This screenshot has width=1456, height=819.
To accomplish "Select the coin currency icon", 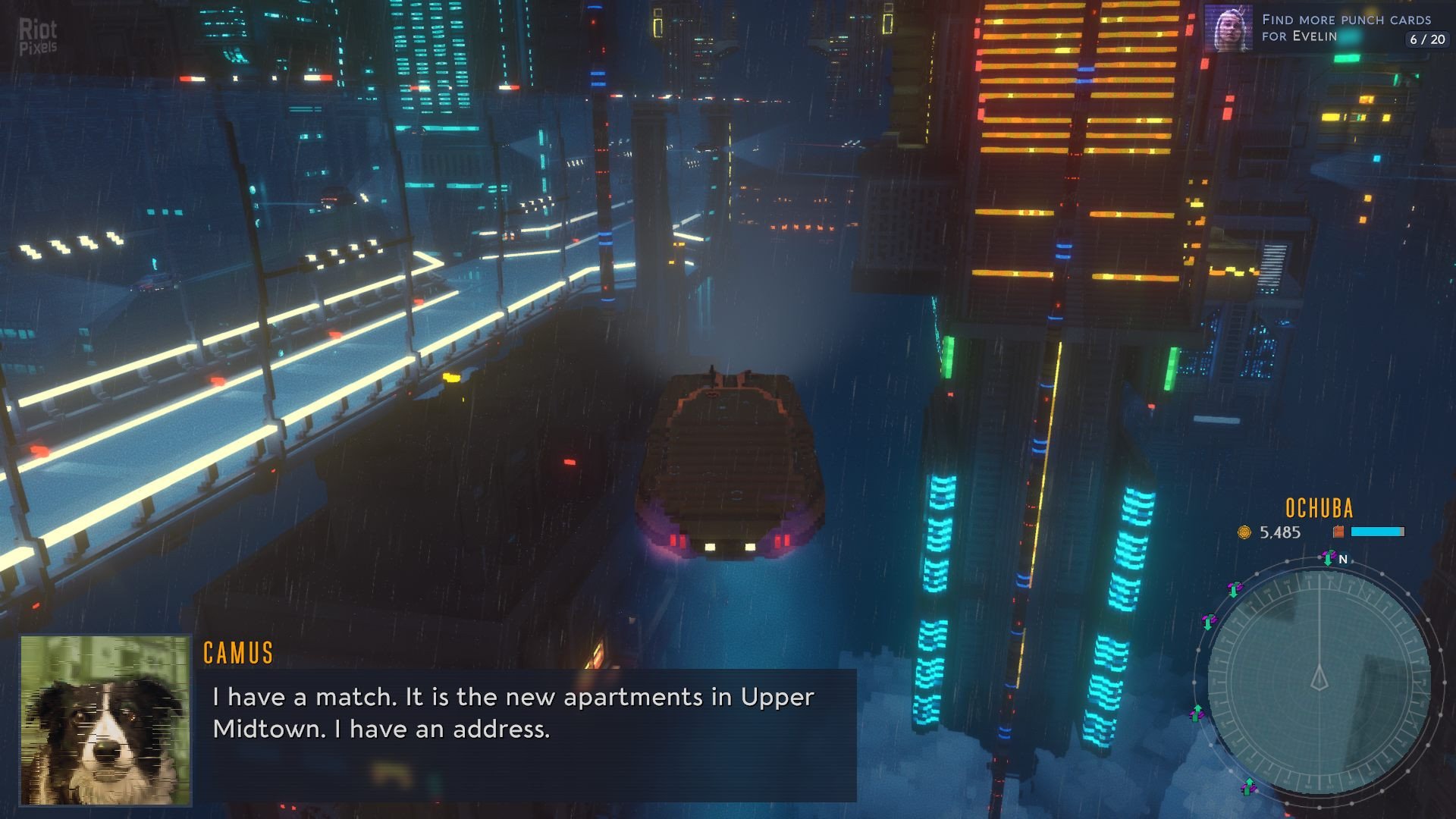I will [x=1244, y=532].
